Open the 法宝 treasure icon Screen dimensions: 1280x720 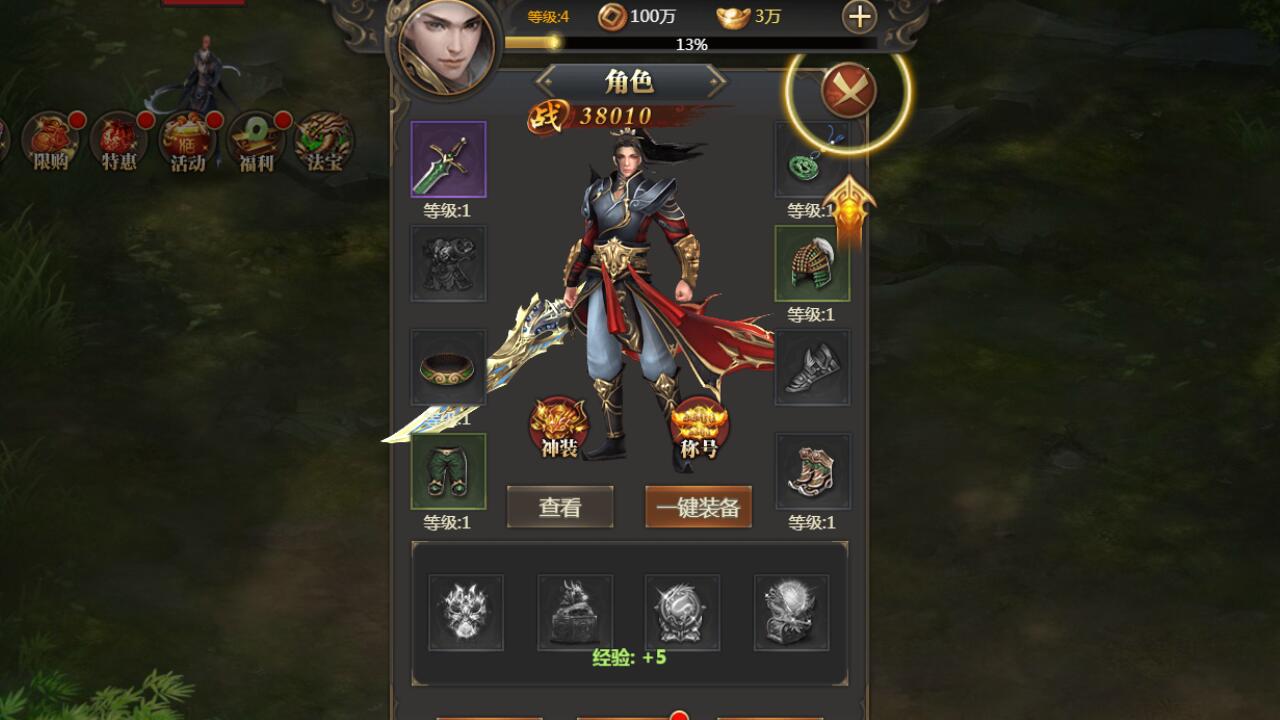pyautogui.click(x=324, y=141)
